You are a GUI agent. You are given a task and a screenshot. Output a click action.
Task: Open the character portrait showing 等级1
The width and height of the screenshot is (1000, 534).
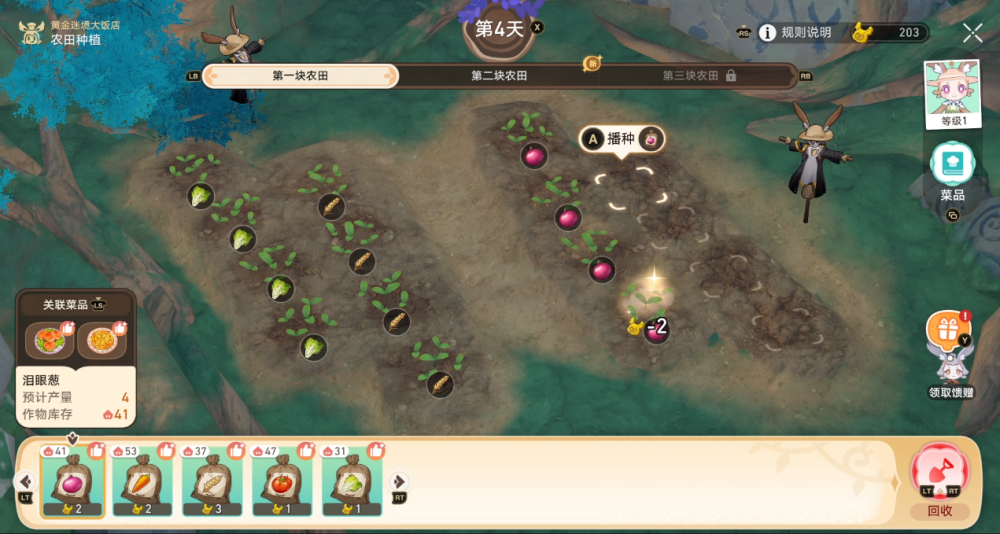coord(953,93)
